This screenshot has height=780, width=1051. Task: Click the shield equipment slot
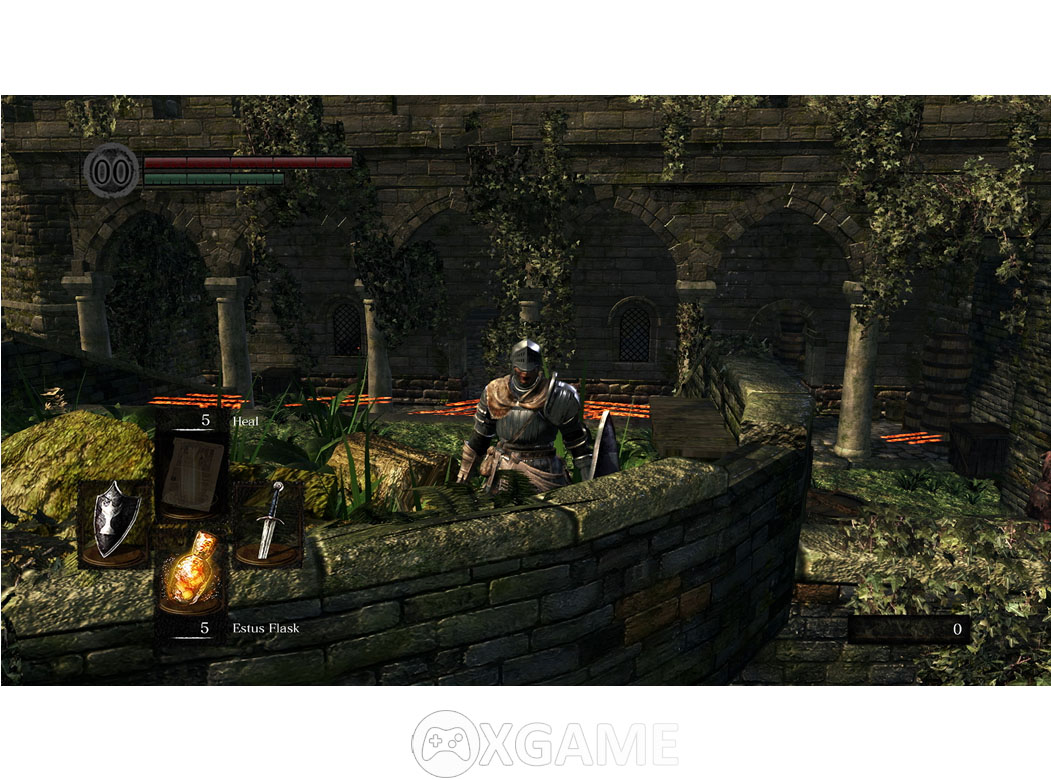pos(114,524)
